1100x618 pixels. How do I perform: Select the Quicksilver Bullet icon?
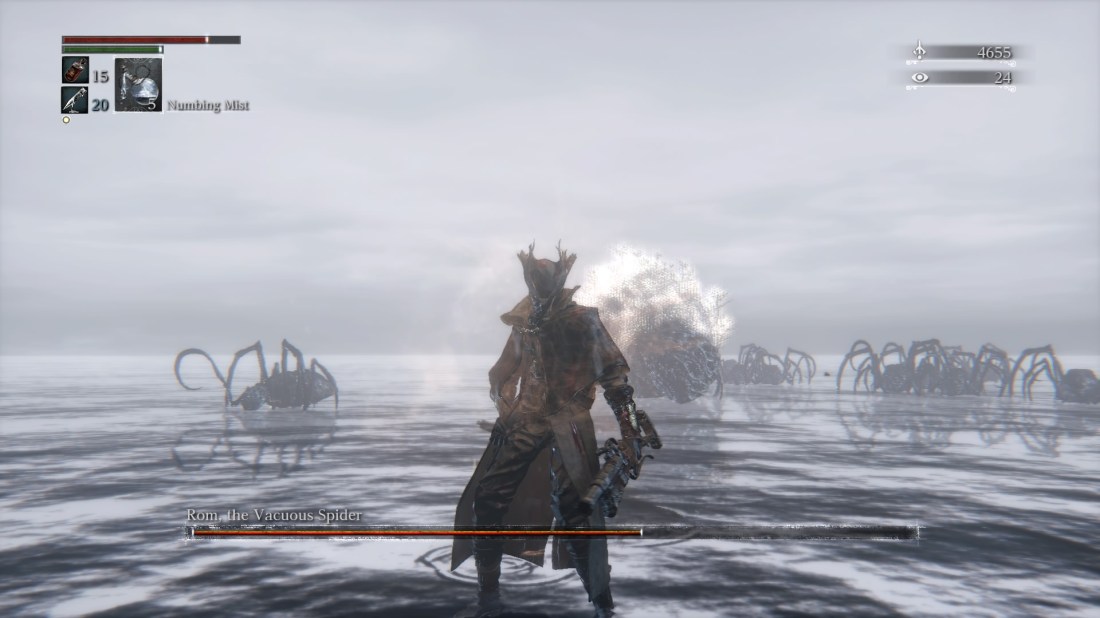point(75,99)
